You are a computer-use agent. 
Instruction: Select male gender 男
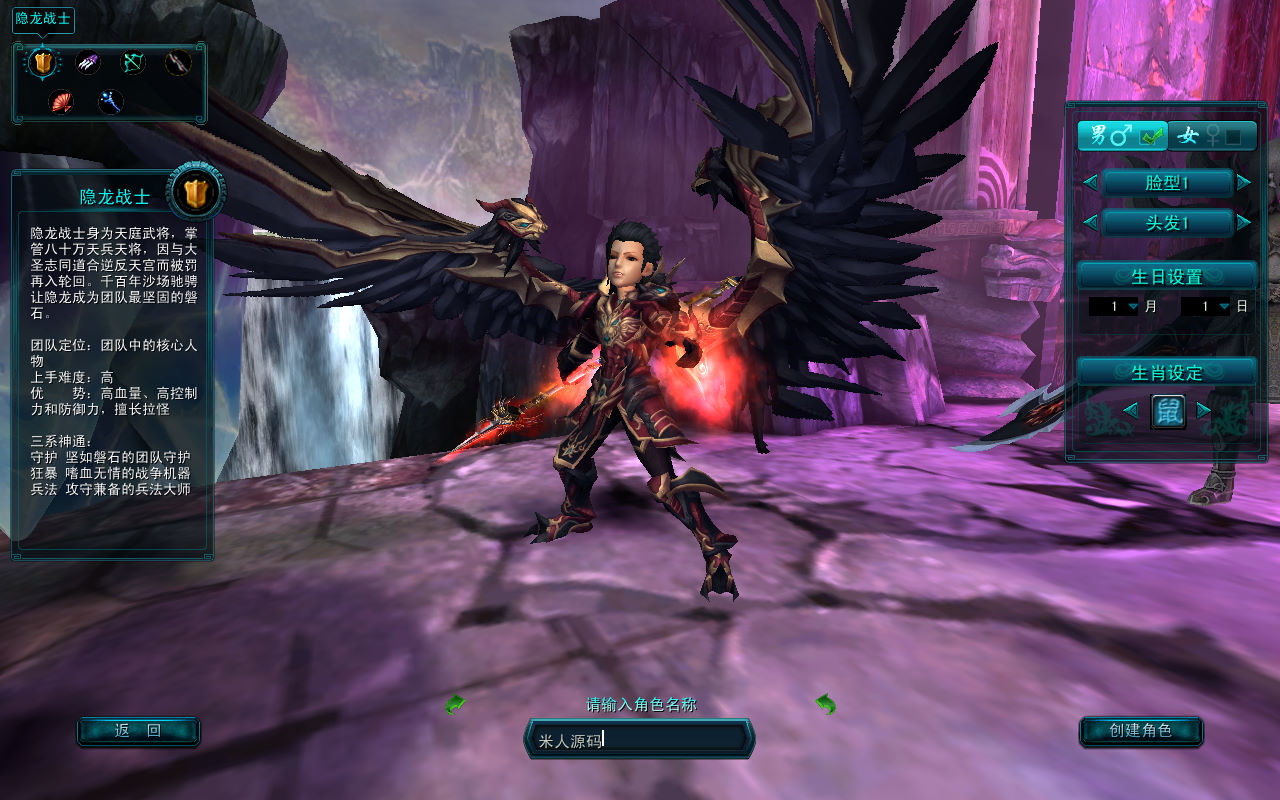1121,135
